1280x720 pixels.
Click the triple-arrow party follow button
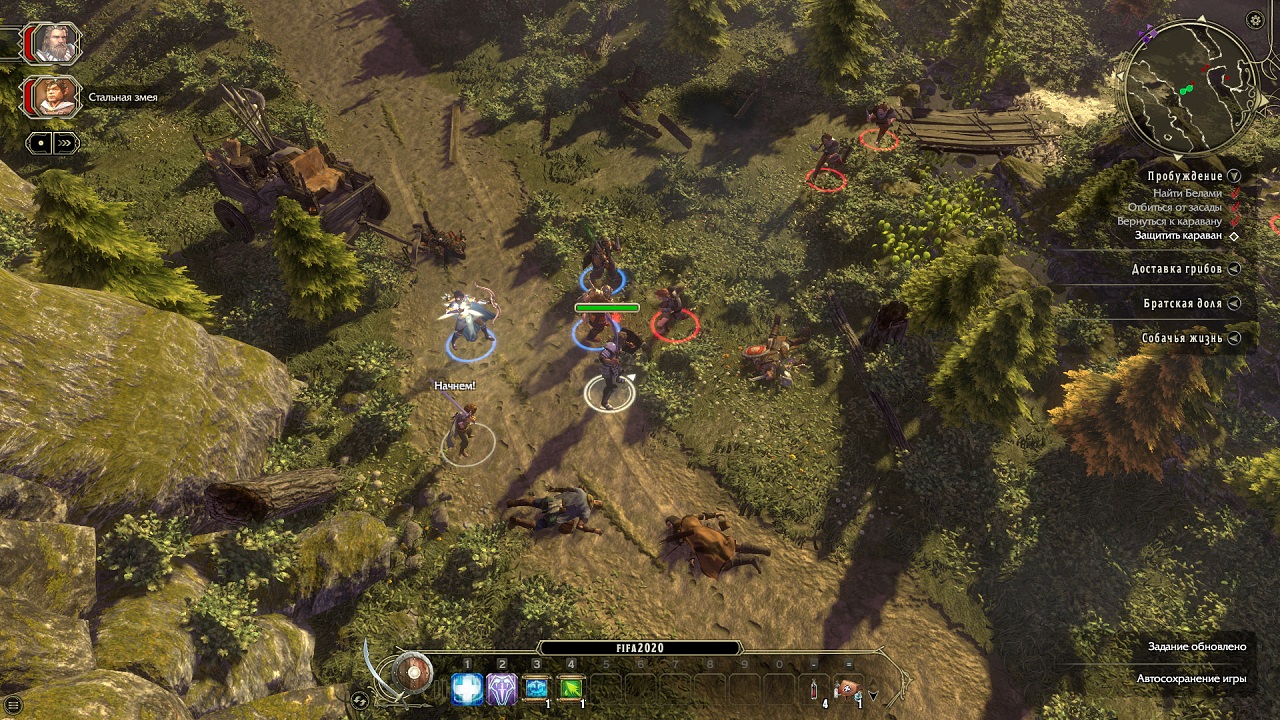pyautogui.click(x=66, y=143)
